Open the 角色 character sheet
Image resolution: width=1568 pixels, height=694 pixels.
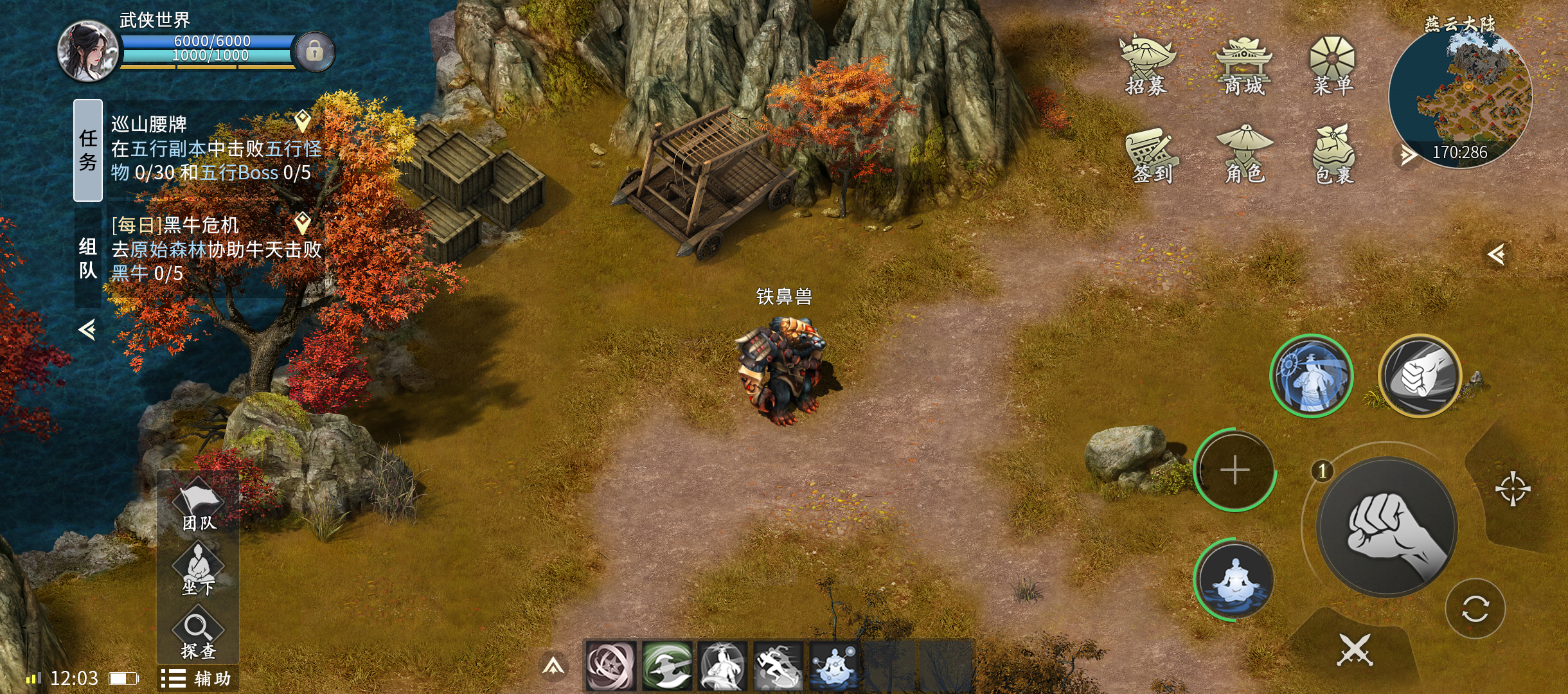1244,155
